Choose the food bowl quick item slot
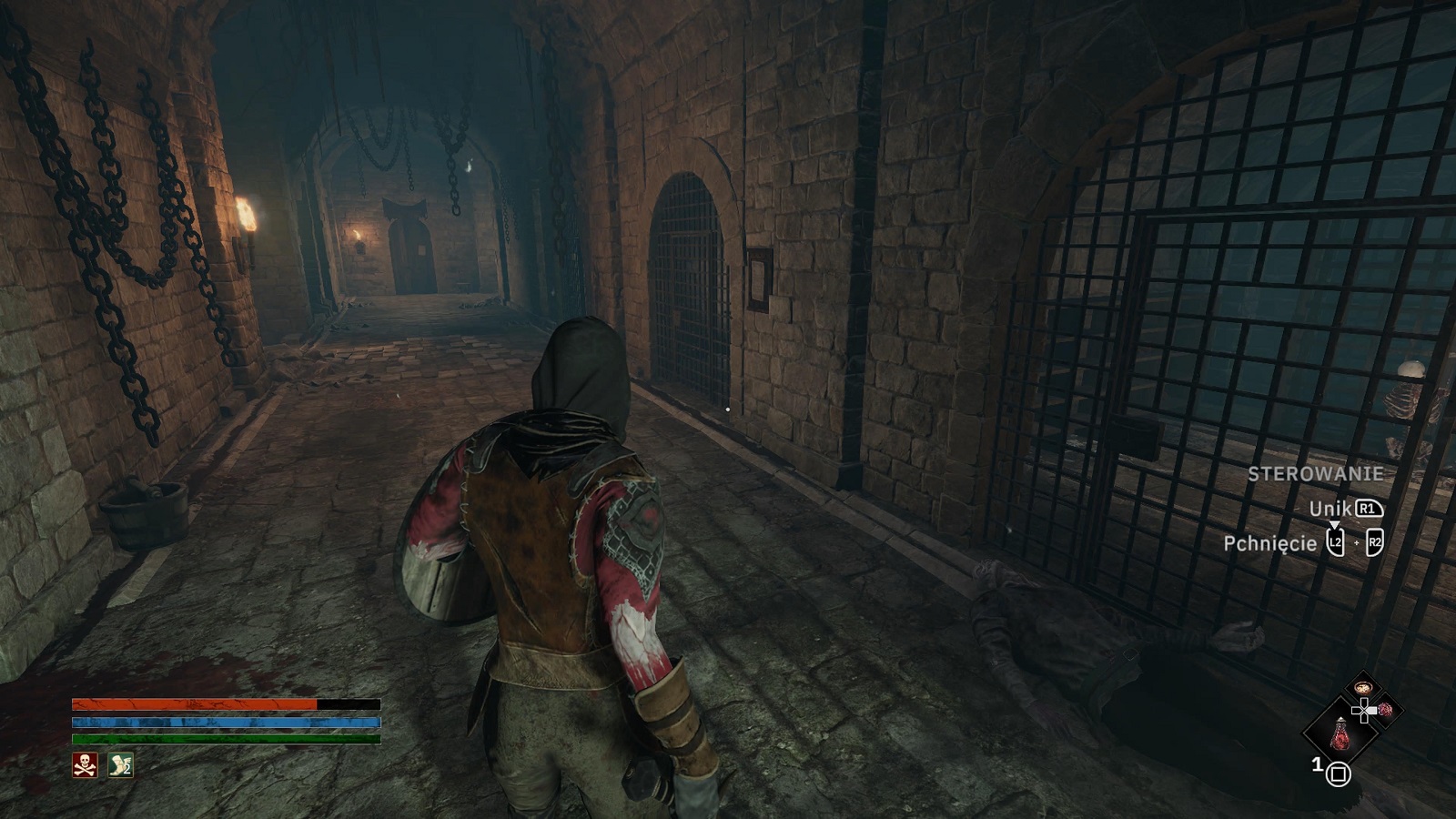 1361,688
